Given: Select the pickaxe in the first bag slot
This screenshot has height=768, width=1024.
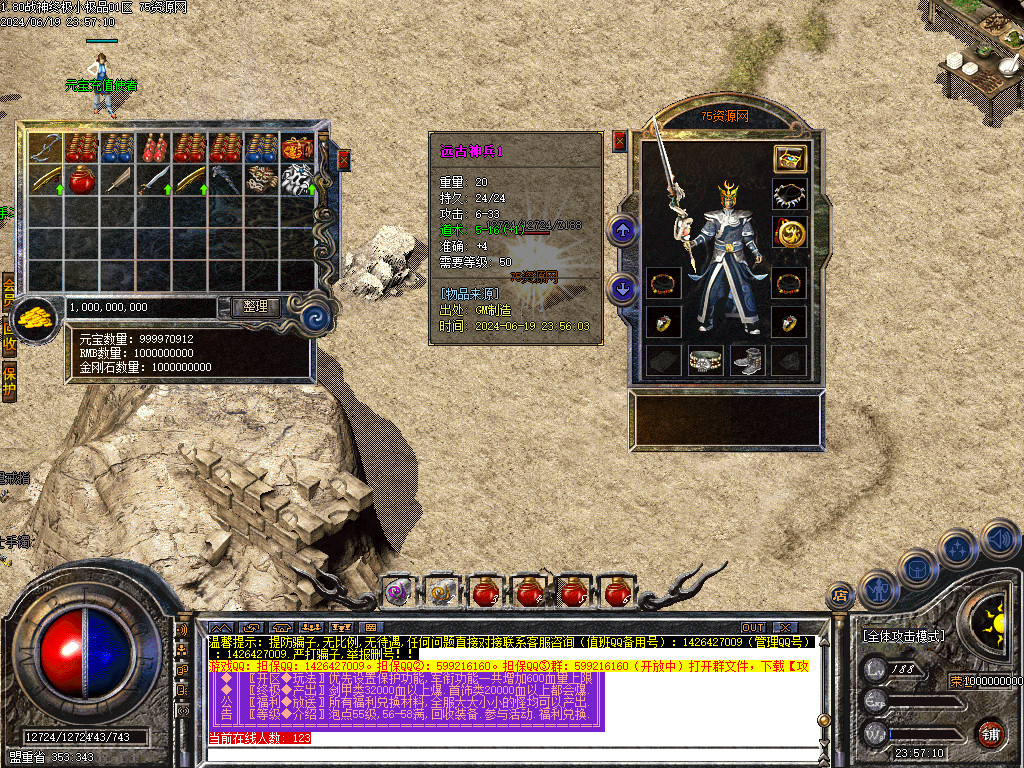Looking at the screenshot, I should [45, 147].
